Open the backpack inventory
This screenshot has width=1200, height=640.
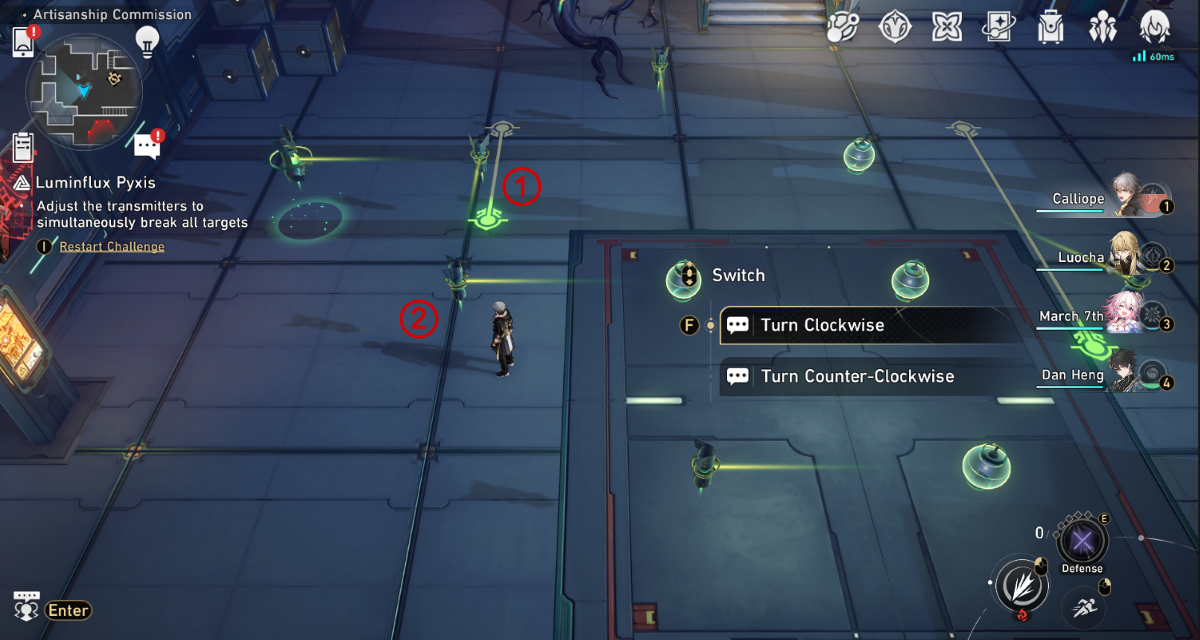1050,27
